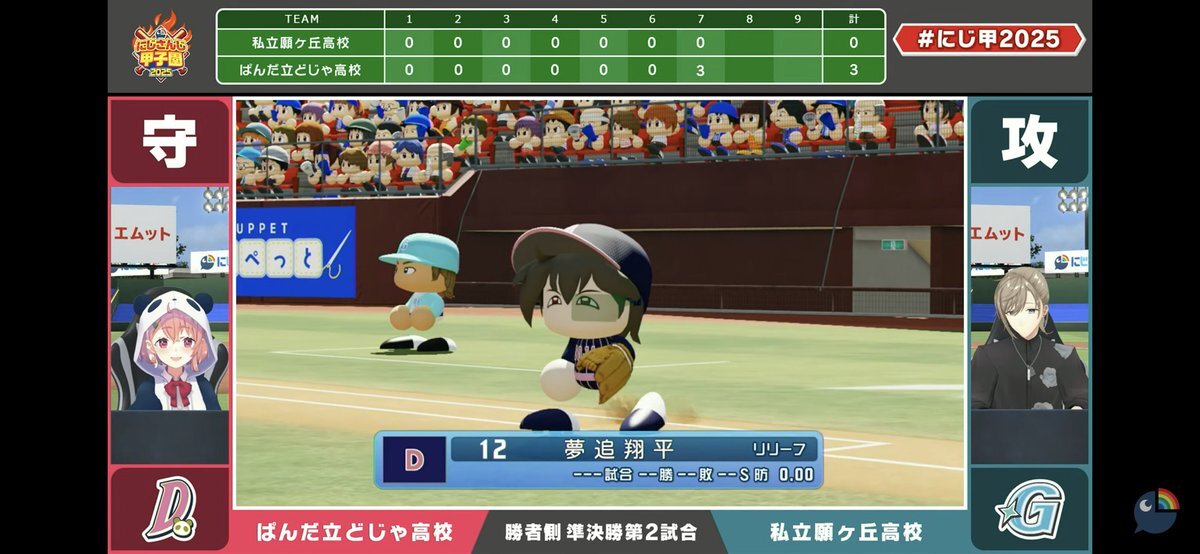Image resolution: width=1200 pixels, height=554 pixels.
Task: Click the #にじ甲2025 hashtag banner
Action: click(x=989, y=39)
